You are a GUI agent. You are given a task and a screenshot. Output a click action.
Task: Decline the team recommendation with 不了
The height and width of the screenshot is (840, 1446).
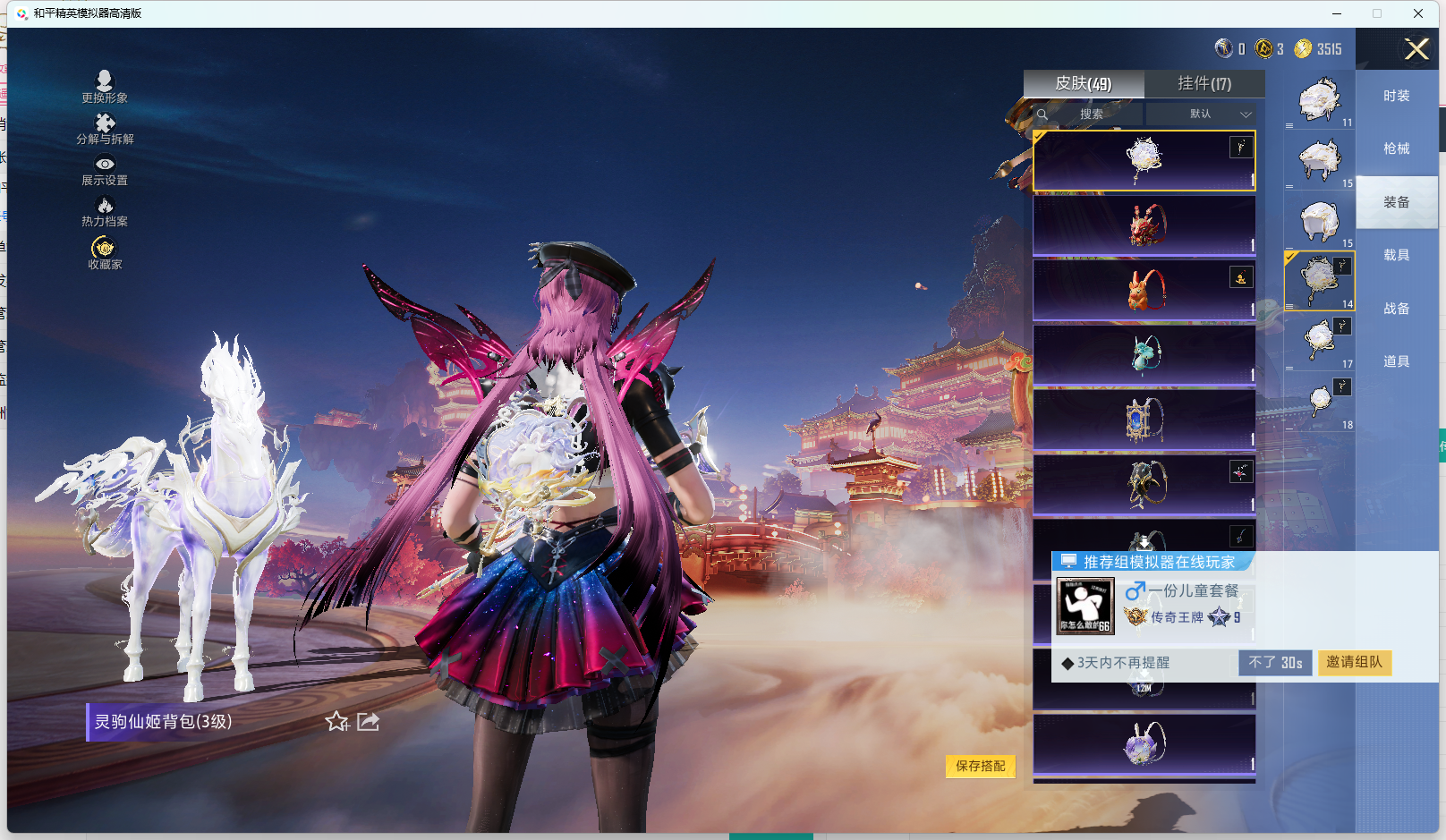pyautogui.click(x=1275, y=662)
